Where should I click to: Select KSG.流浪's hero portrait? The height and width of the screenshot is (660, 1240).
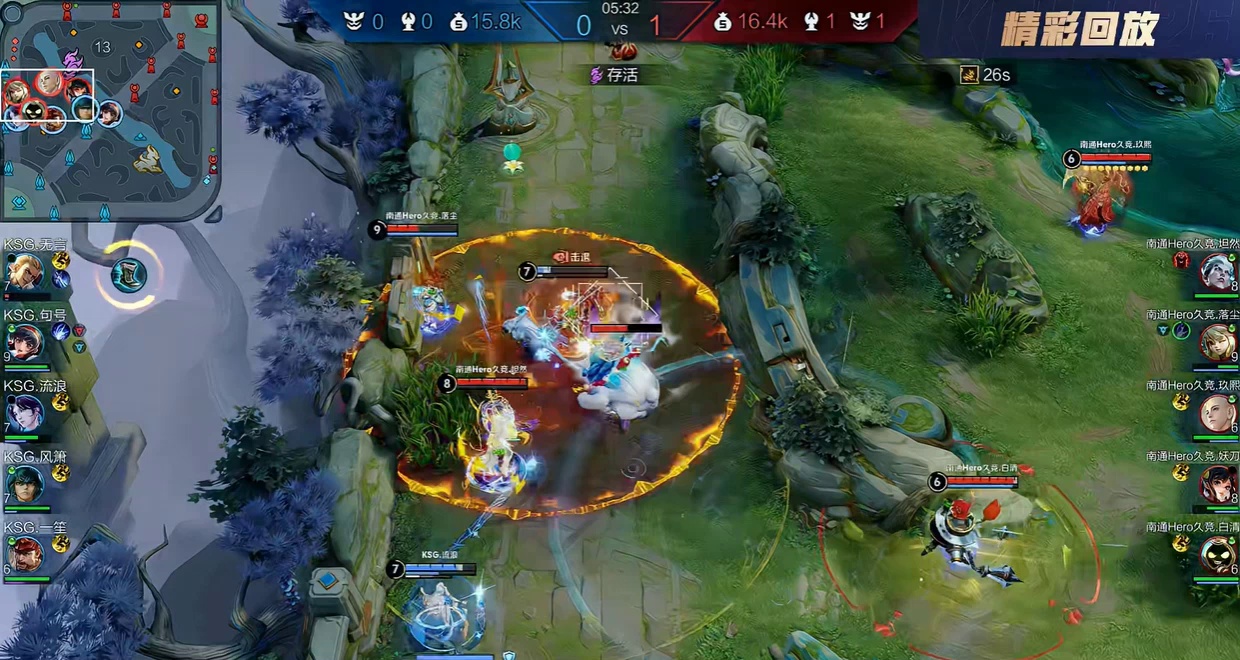coord(24,412)
